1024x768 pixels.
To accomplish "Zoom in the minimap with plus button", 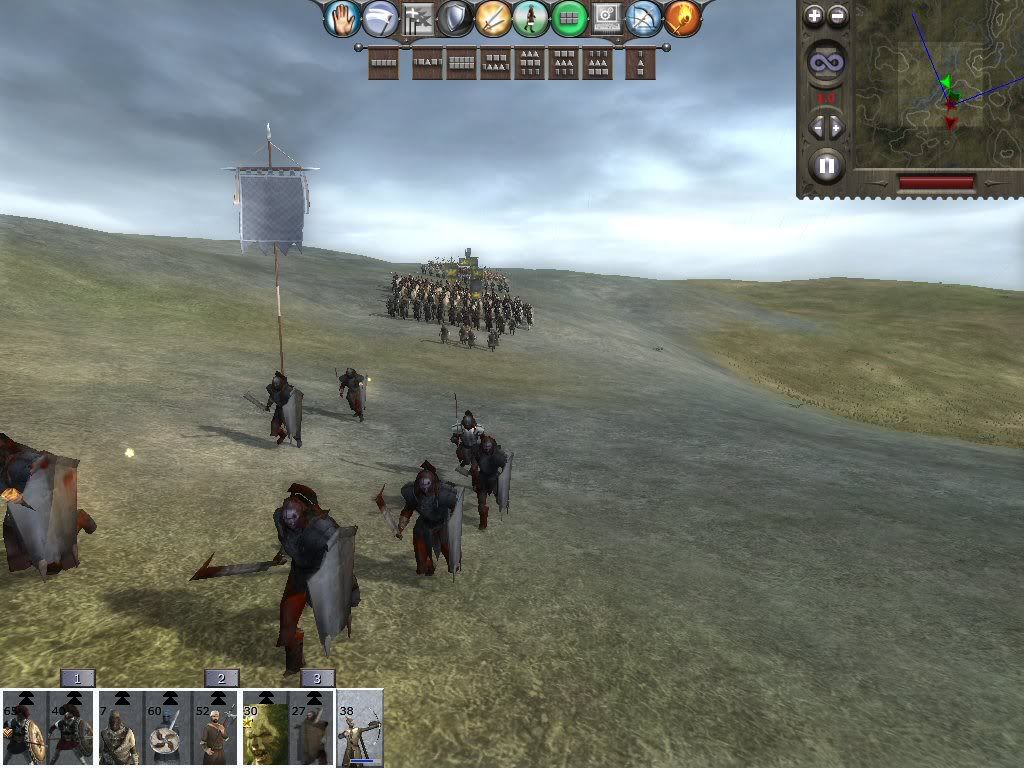I will pos(814,15).
